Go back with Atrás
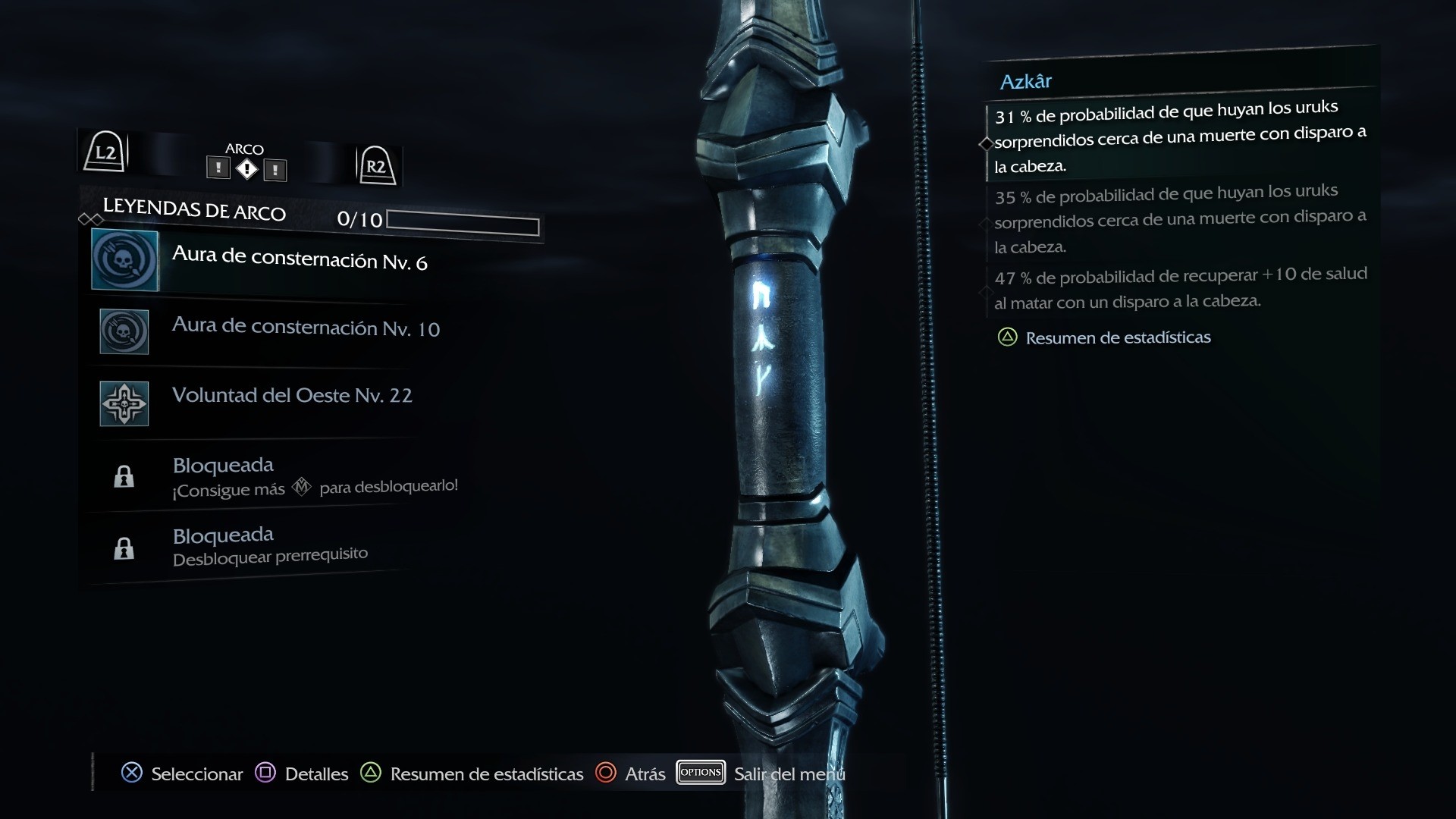The image size is (1456, 819). click(x=631, y=773)
